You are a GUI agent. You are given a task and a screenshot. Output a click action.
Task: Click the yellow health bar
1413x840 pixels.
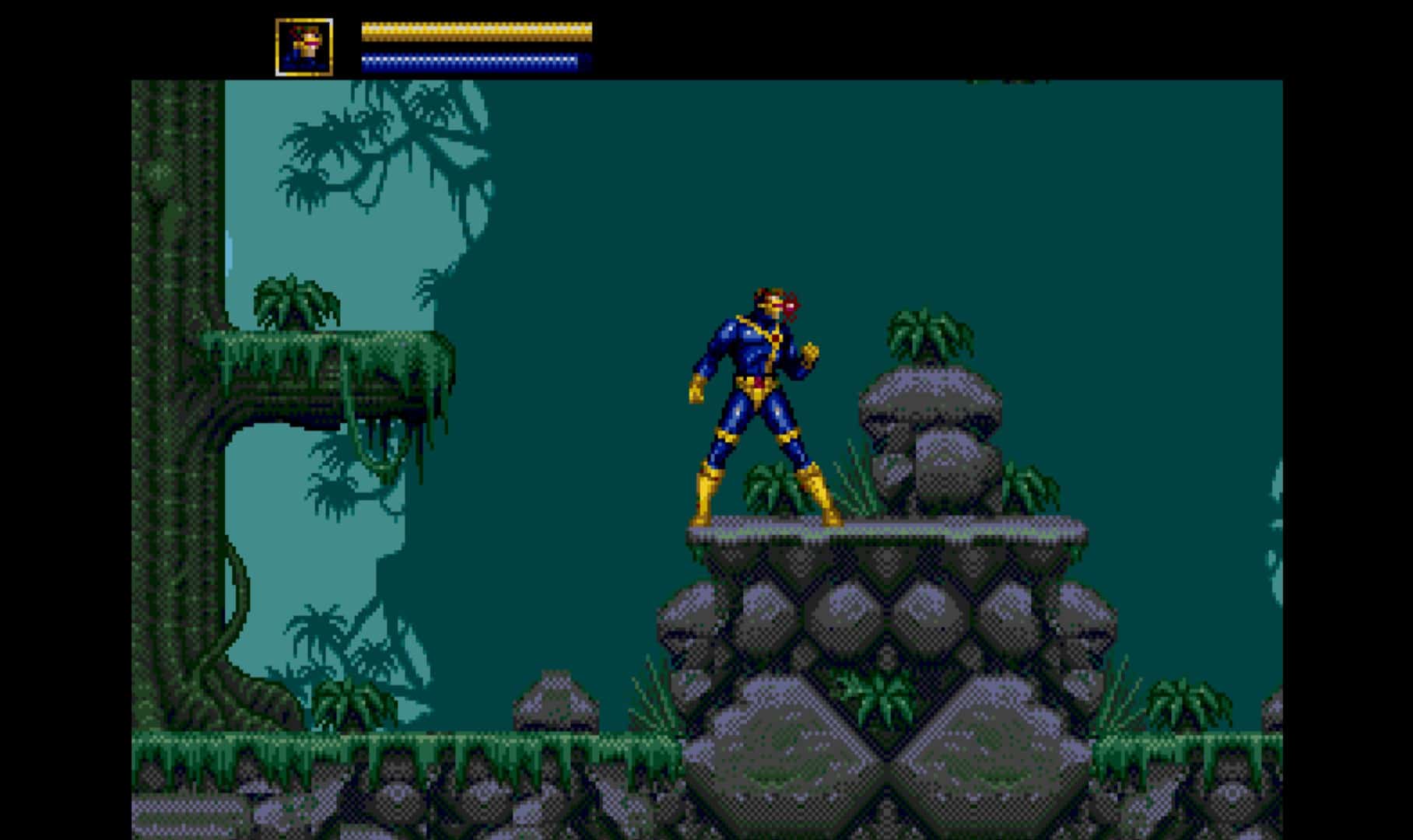click(x=475, y=33)
